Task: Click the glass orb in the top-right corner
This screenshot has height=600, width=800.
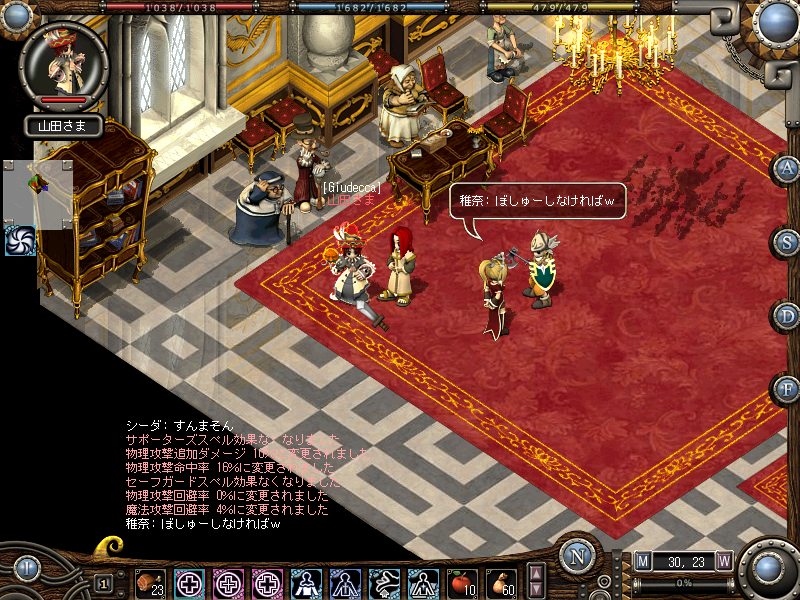Action: tap(775, 20)
